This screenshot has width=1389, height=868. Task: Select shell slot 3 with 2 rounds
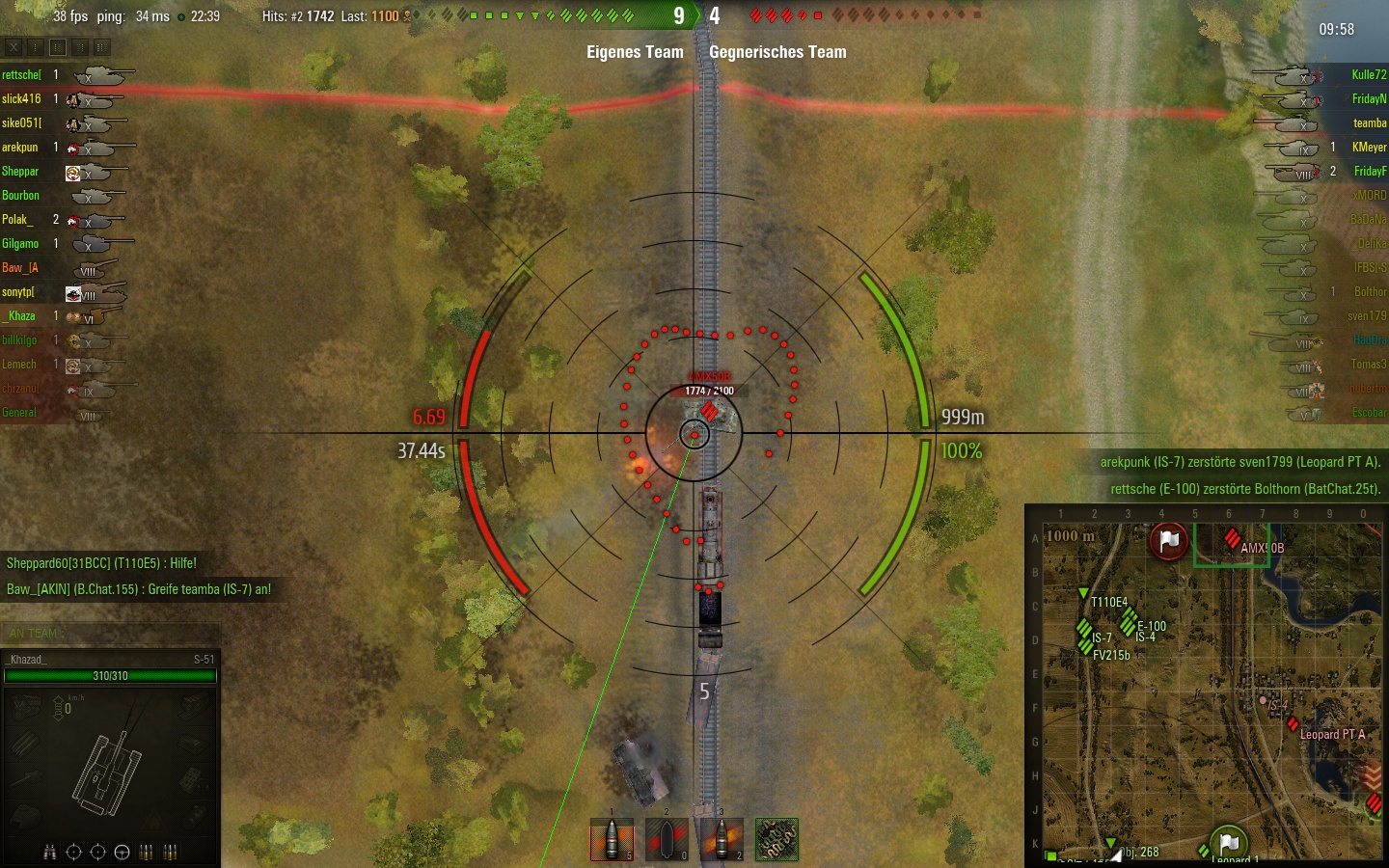click(722, 839)
